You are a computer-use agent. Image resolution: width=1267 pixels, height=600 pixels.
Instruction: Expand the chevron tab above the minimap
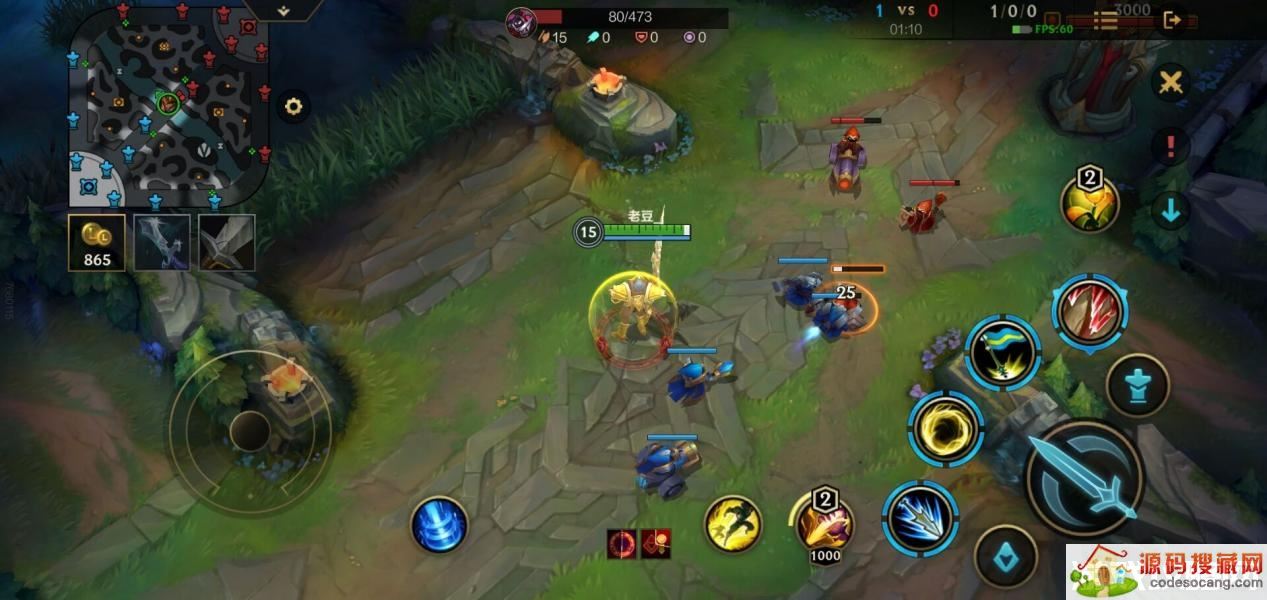284,10
